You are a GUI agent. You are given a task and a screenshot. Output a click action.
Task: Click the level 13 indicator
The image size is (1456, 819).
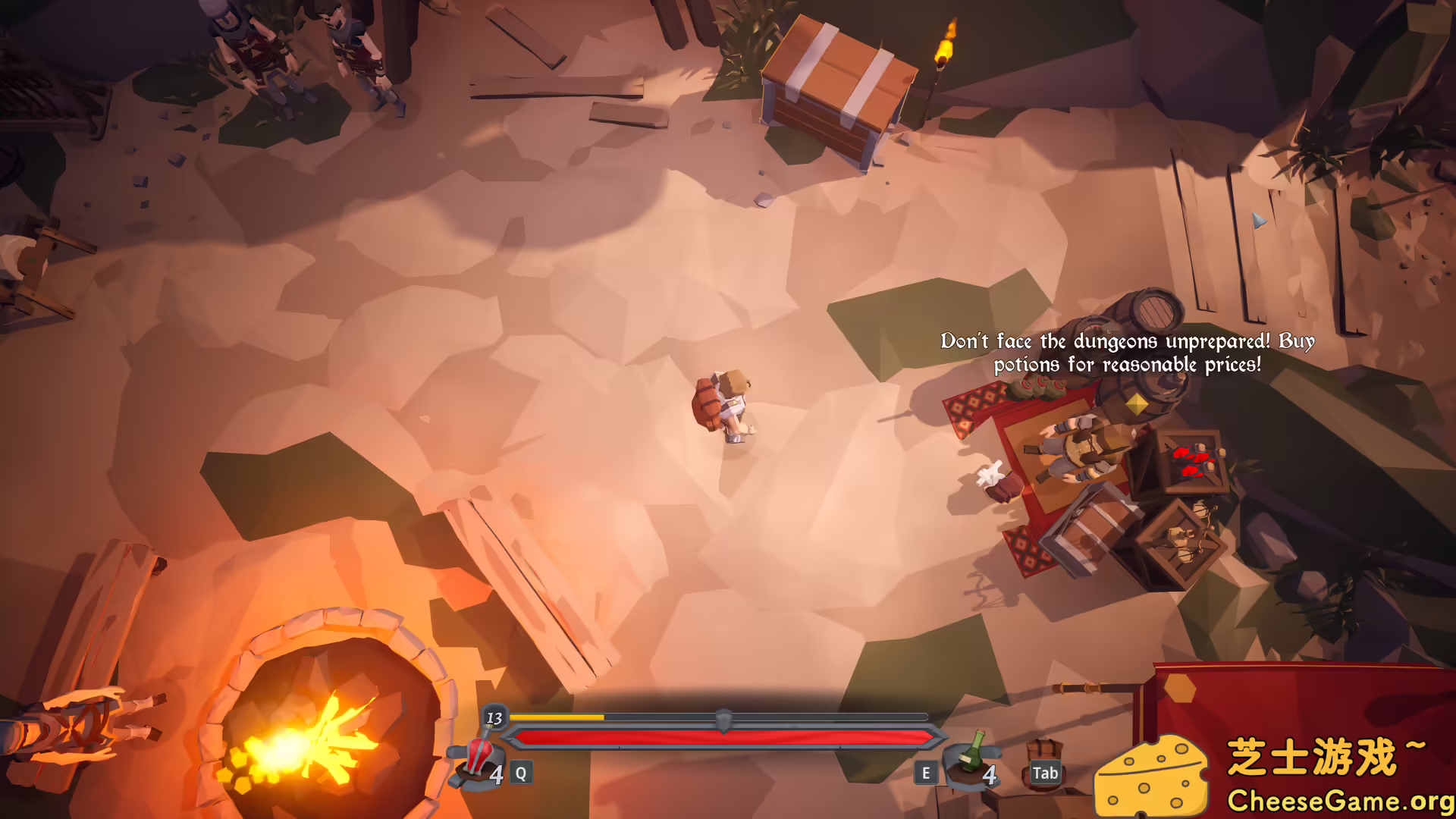[x=497, y=717]
